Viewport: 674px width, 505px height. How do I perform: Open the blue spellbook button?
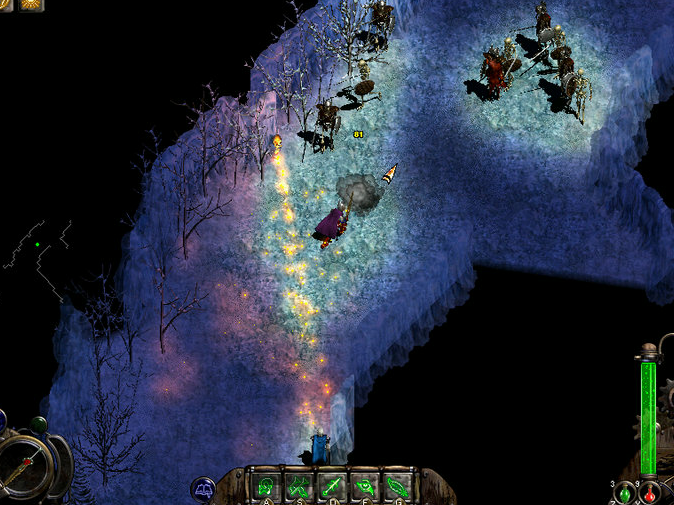[x=203, y=490]
